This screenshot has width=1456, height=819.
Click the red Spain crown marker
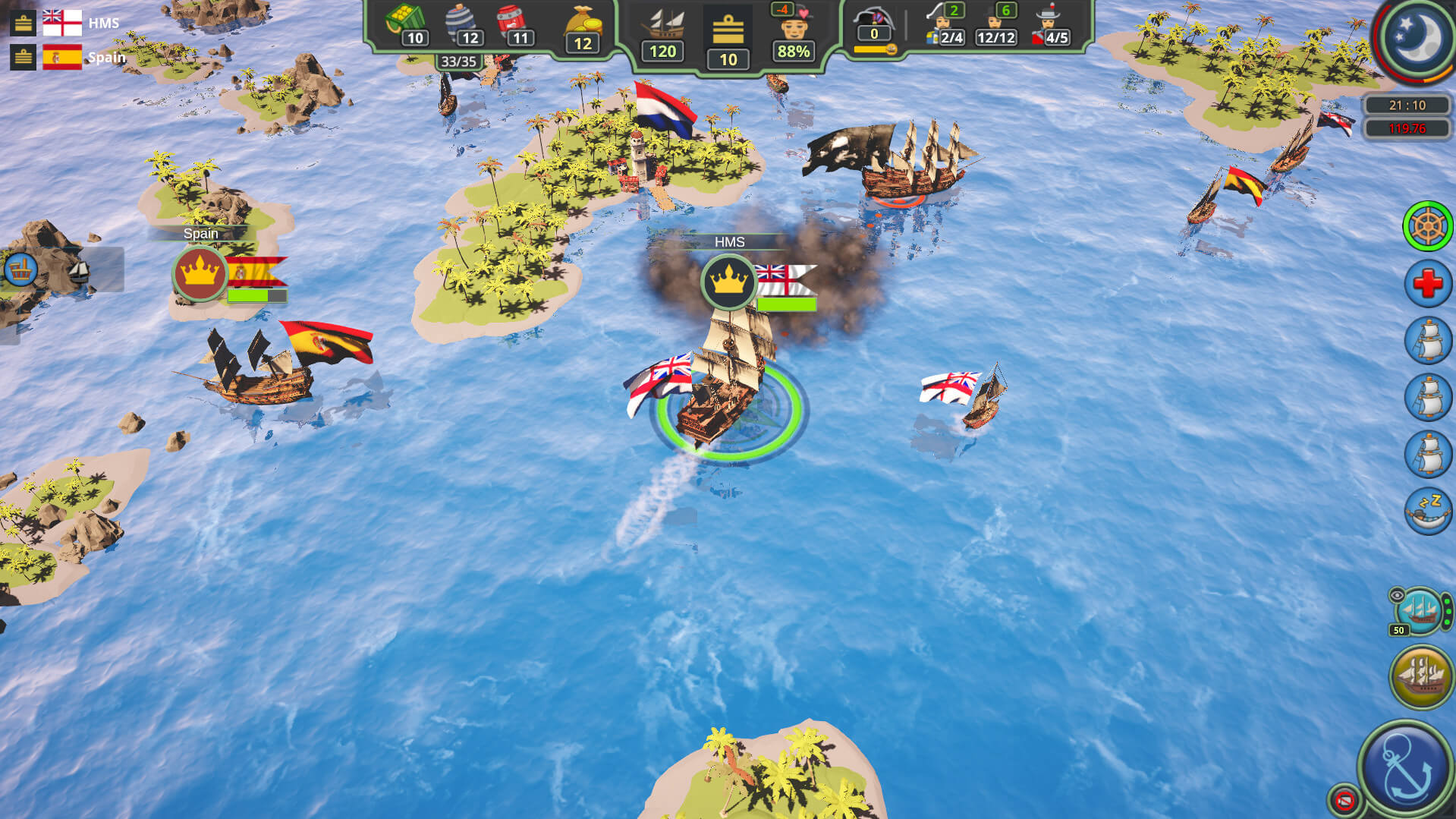tap(200, 273)
